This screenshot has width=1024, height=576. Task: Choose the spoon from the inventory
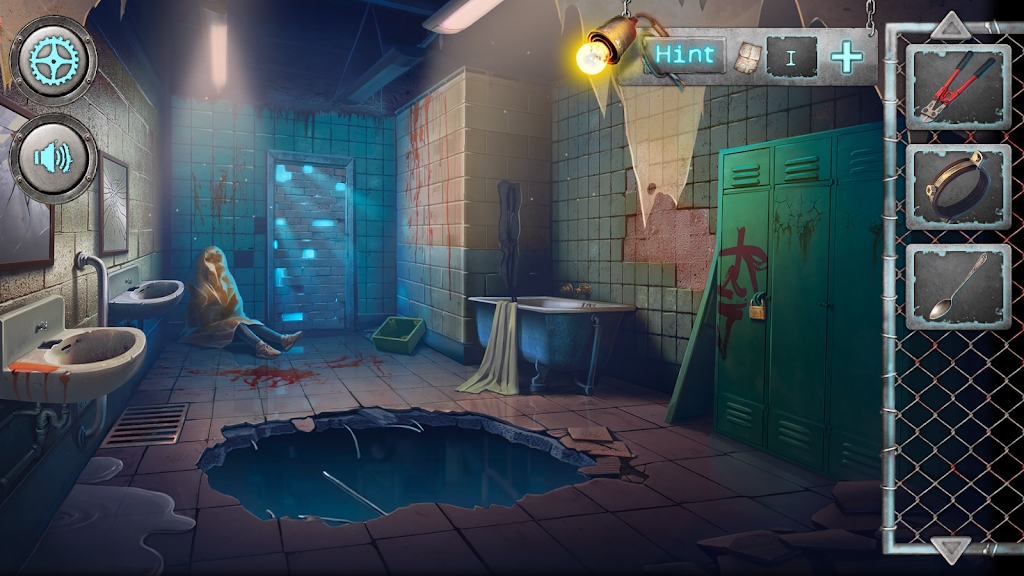pyautogui.click(x=958, y=286)
